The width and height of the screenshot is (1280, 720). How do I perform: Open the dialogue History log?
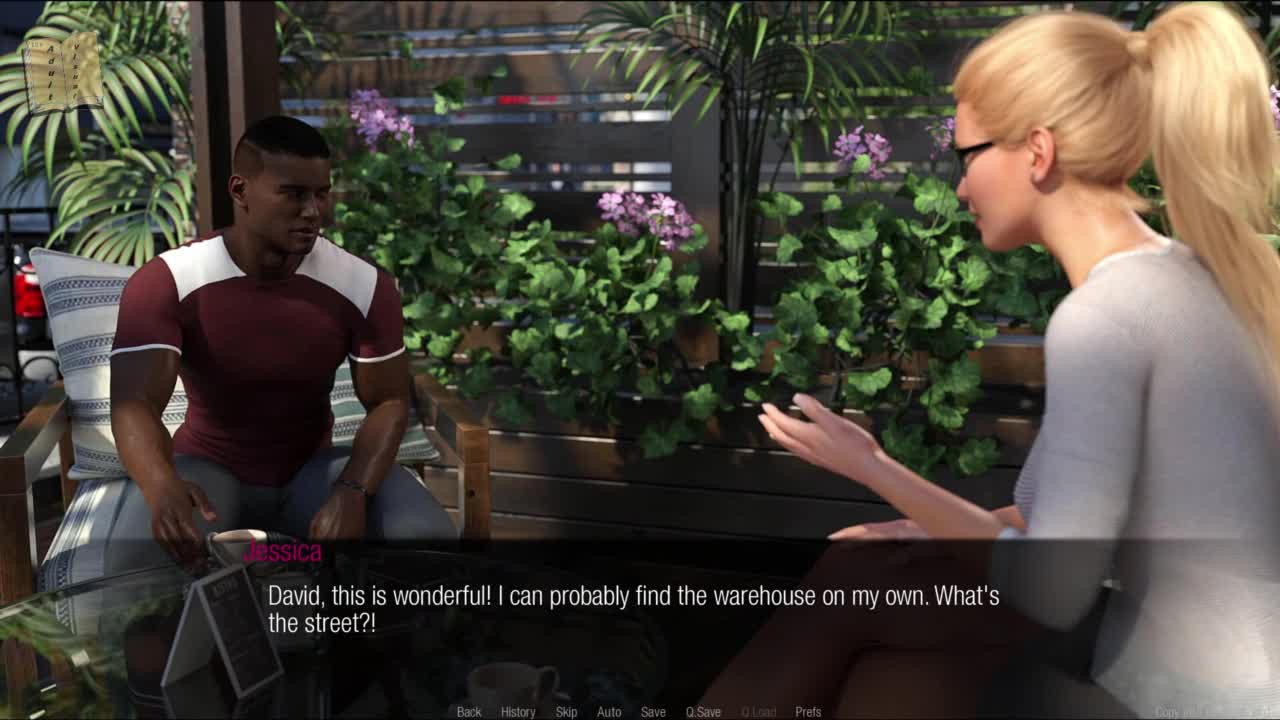pyautogui.click(x=518, y=712)
